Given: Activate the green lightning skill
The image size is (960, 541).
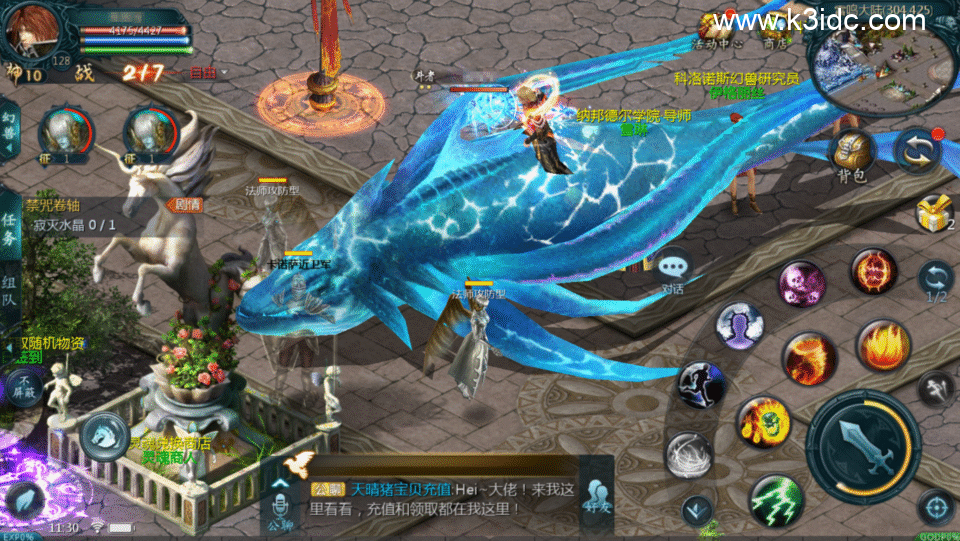Looking at the screenshot, I should 776,499.
